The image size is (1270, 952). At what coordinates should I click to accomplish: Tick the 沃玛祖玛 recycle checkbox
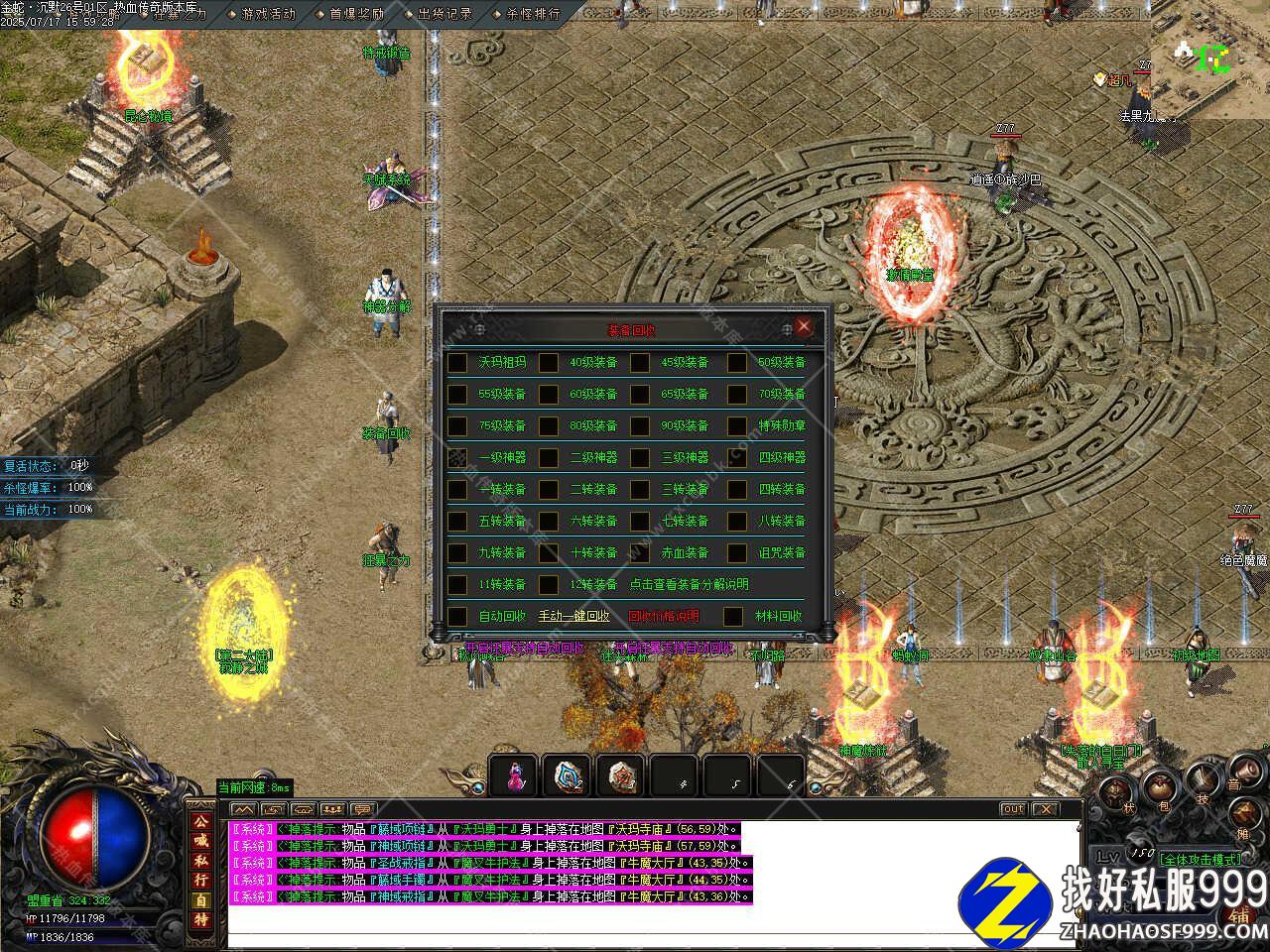pyautogui.click(x=457, y=363)
